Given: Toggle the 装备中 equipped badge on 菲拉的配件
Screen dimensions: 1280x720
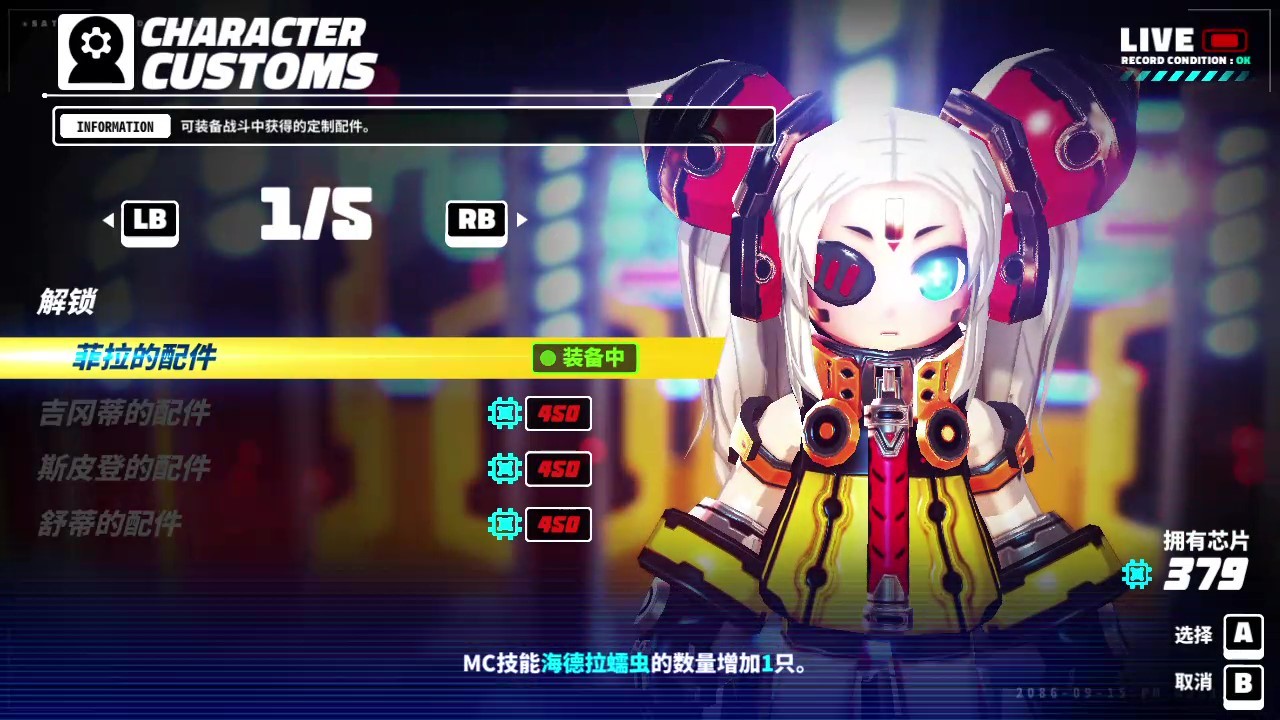Looking at the screenshot, I should coord(584,358).
